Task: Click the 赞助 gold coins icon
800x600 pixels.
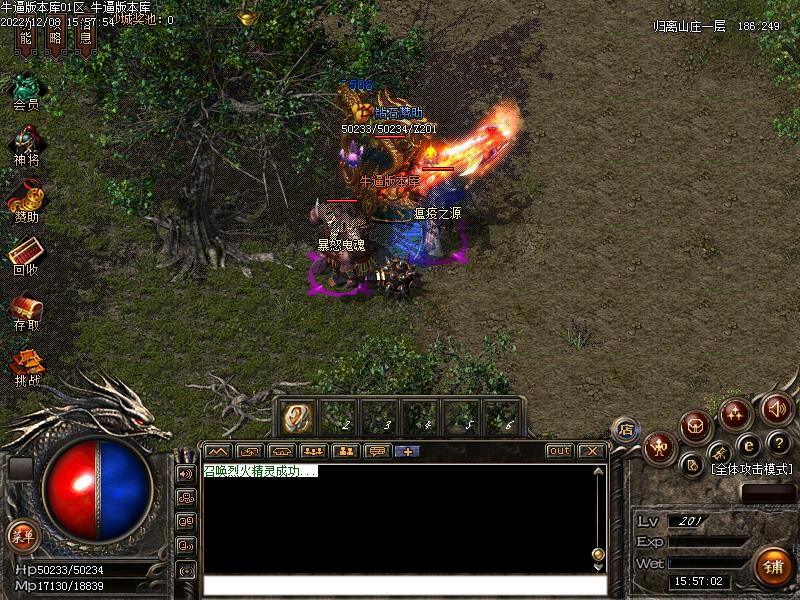Action: [25, 198]
